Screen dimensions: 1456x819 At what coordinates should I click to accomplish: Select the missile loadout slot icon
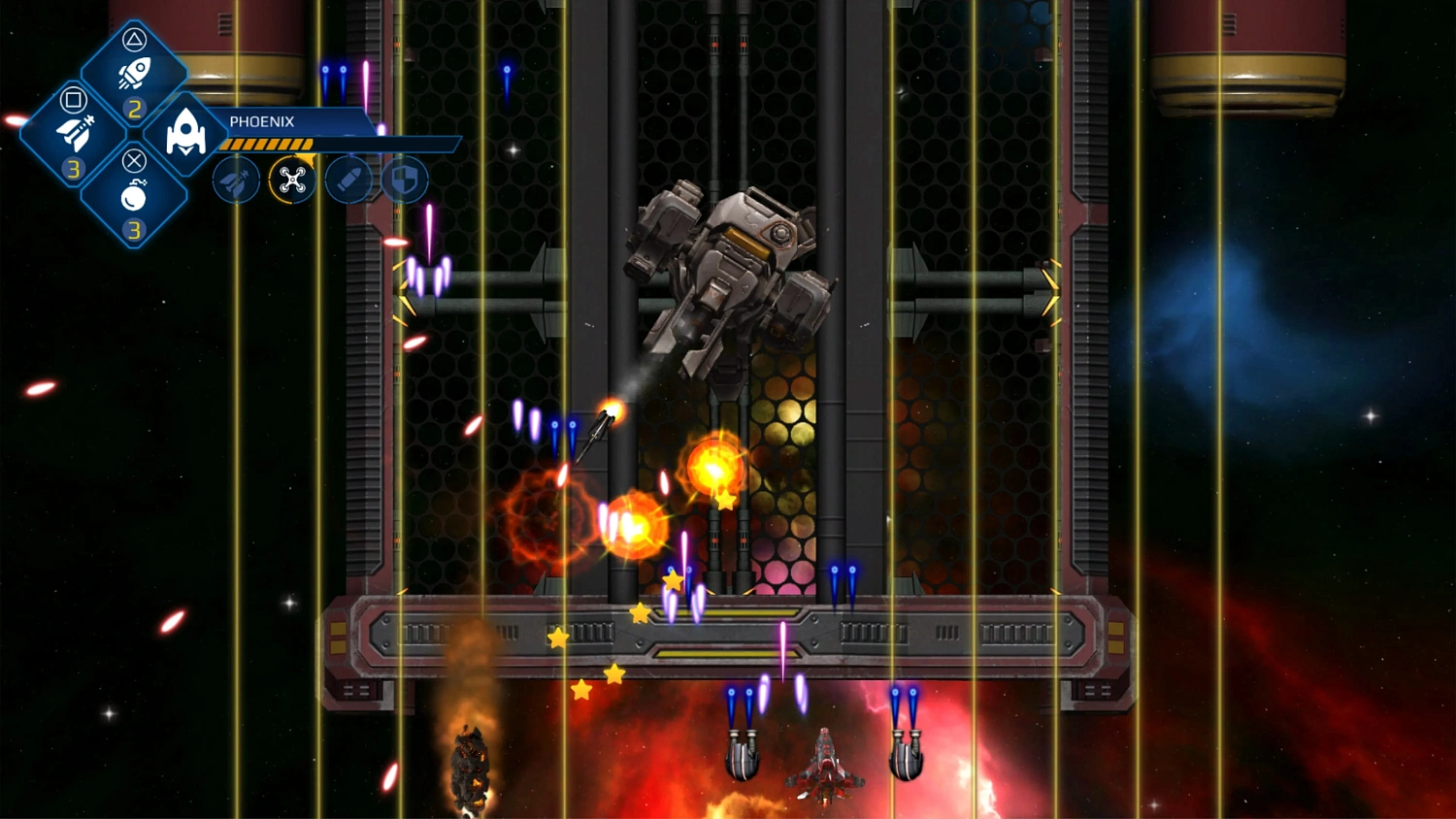click(x=235, y=180)
